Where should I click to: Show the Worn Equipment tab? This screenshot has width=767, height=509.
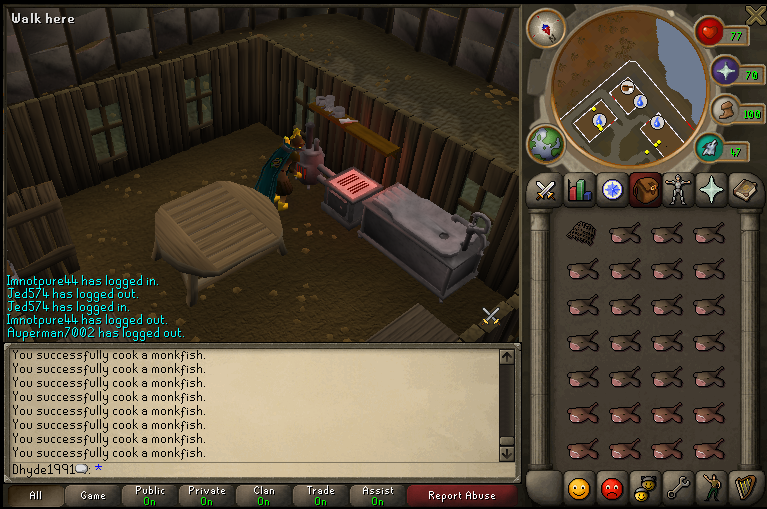[678, 190]
